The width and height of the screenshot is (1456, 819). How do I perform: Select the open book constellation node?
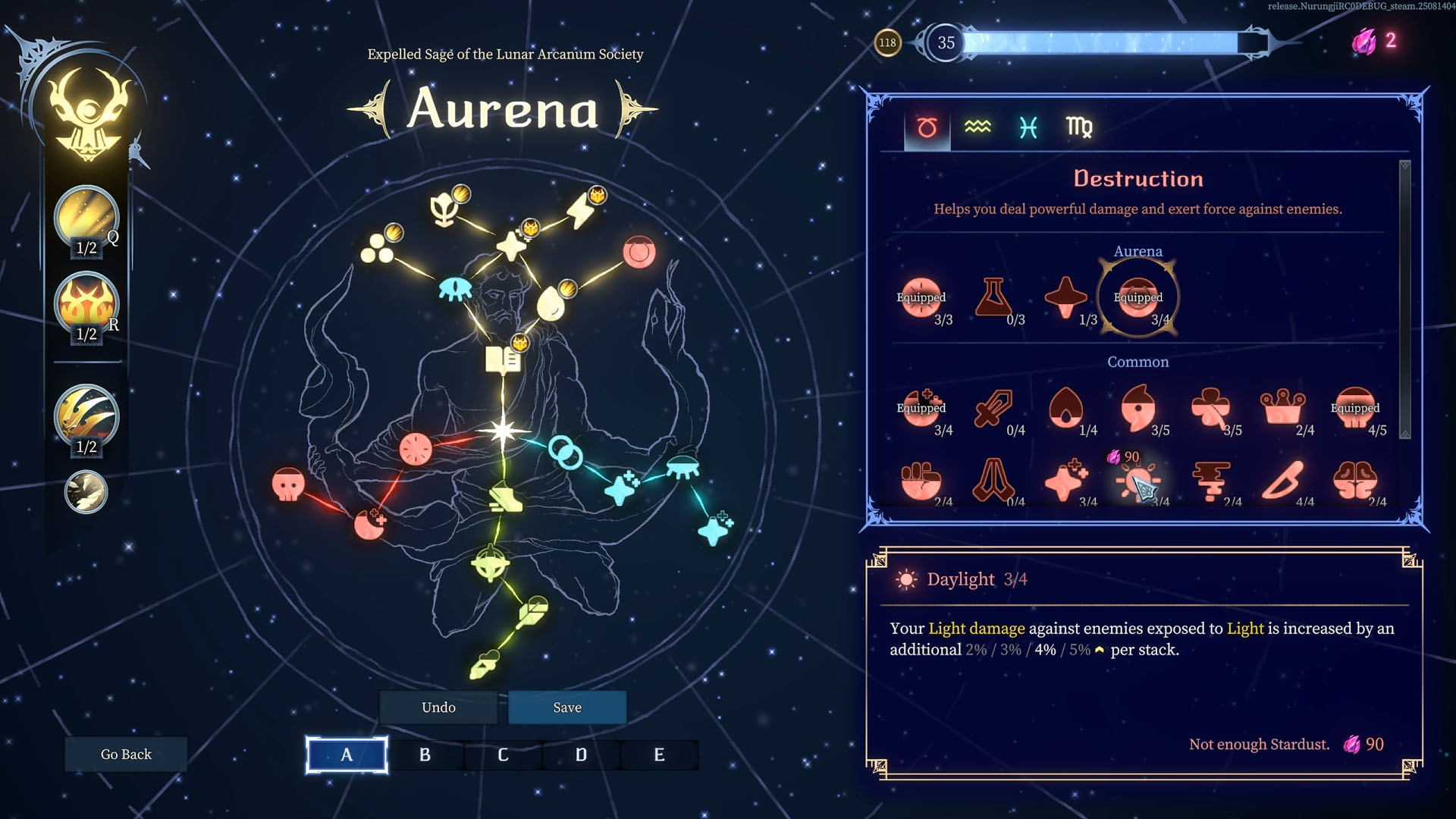[x=503, y=360]
